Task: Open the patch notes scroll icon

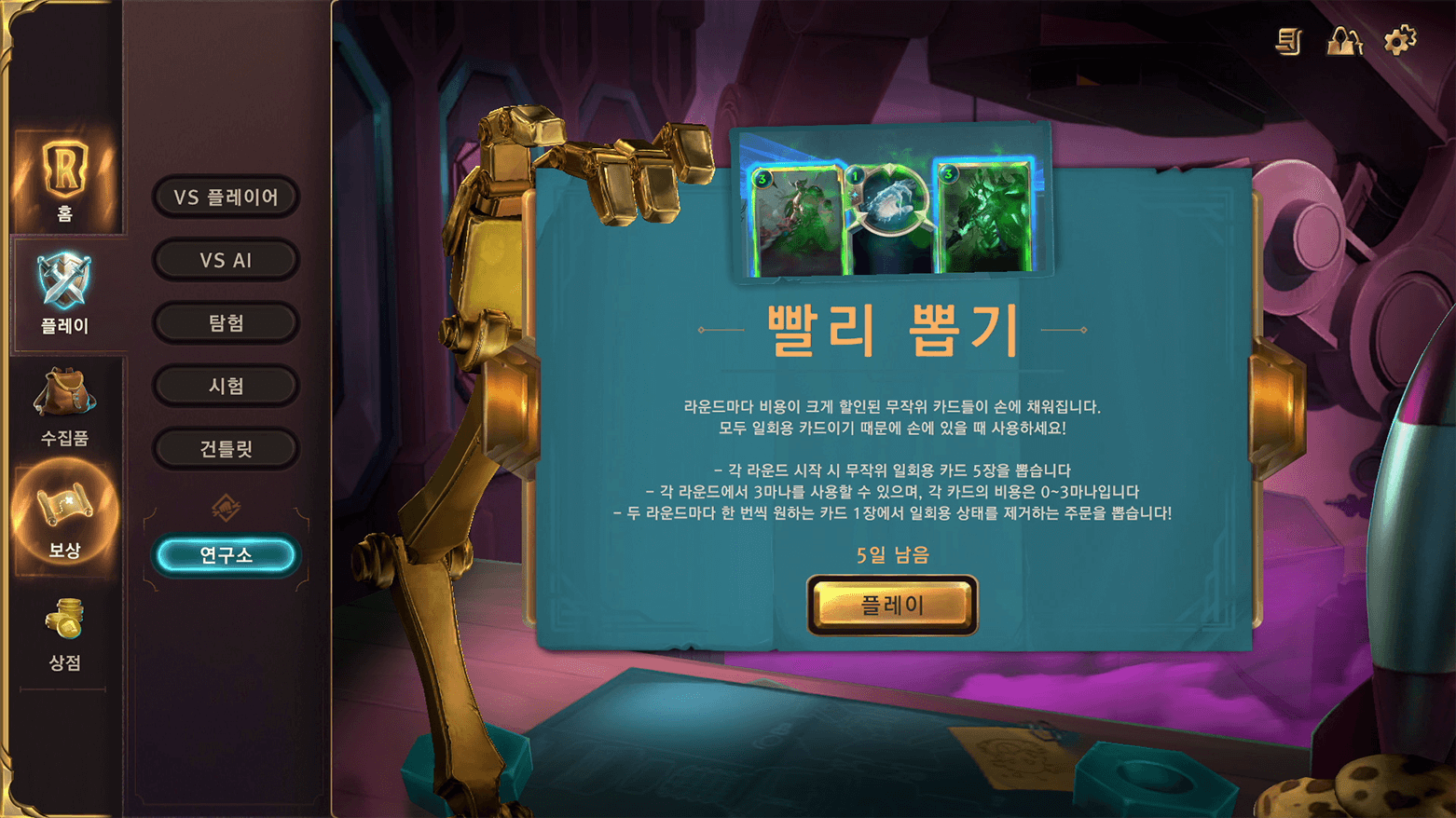Action: (1289, 42)
